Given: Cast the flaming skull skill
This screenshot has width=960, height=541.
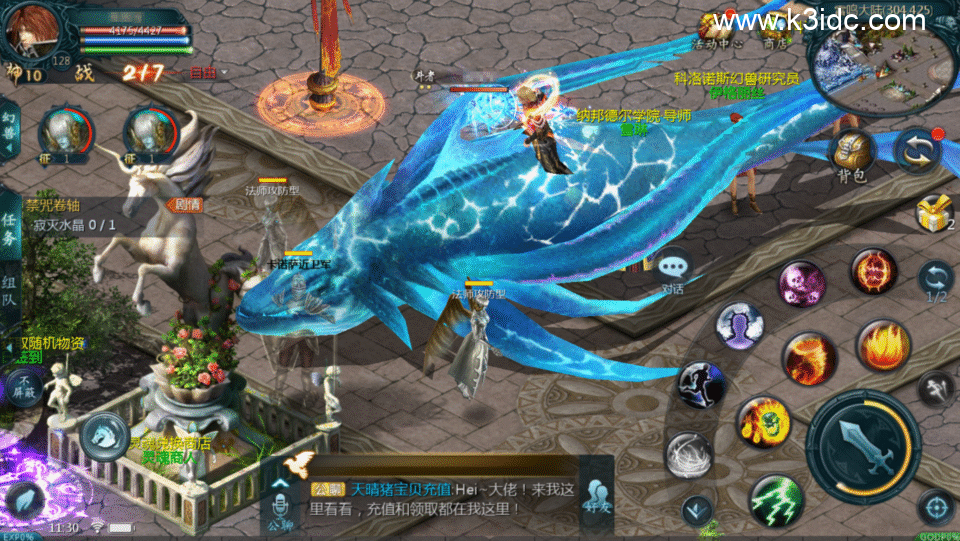Looking at the screenshot, I should [763, 421].
